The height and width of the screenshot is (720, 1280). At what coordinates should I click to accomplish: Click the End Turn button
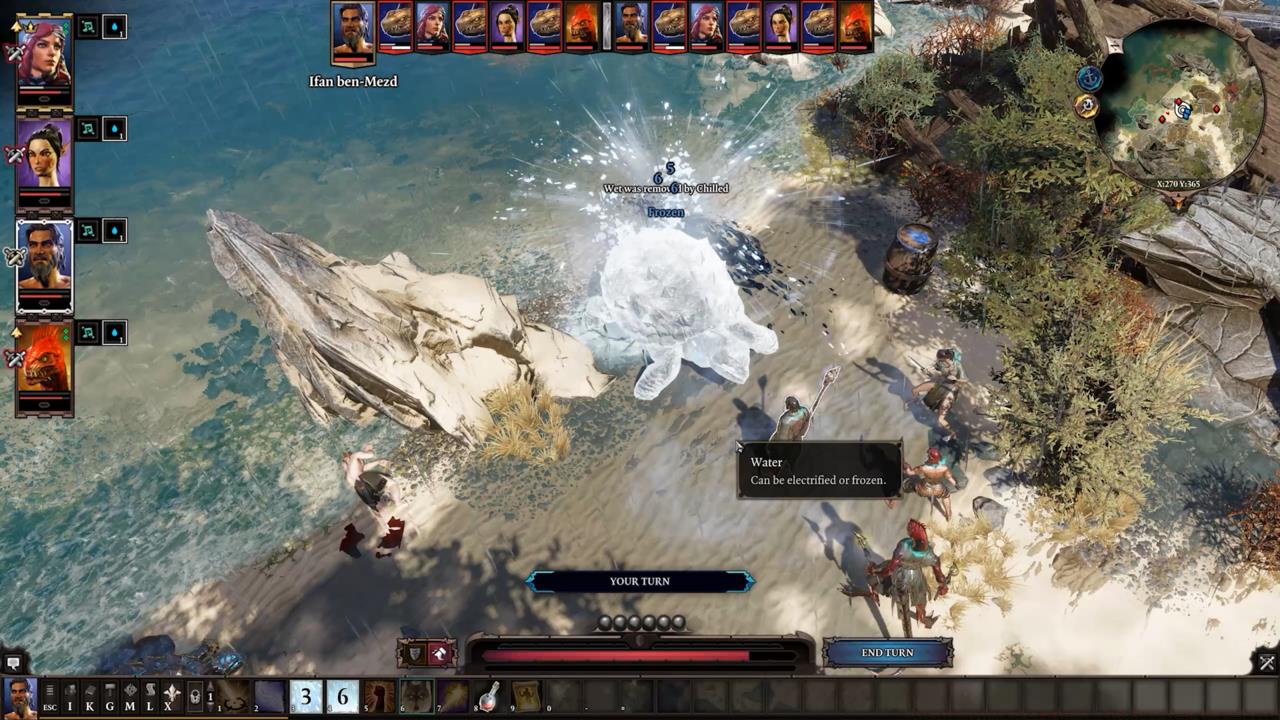(x=887, y=653)
